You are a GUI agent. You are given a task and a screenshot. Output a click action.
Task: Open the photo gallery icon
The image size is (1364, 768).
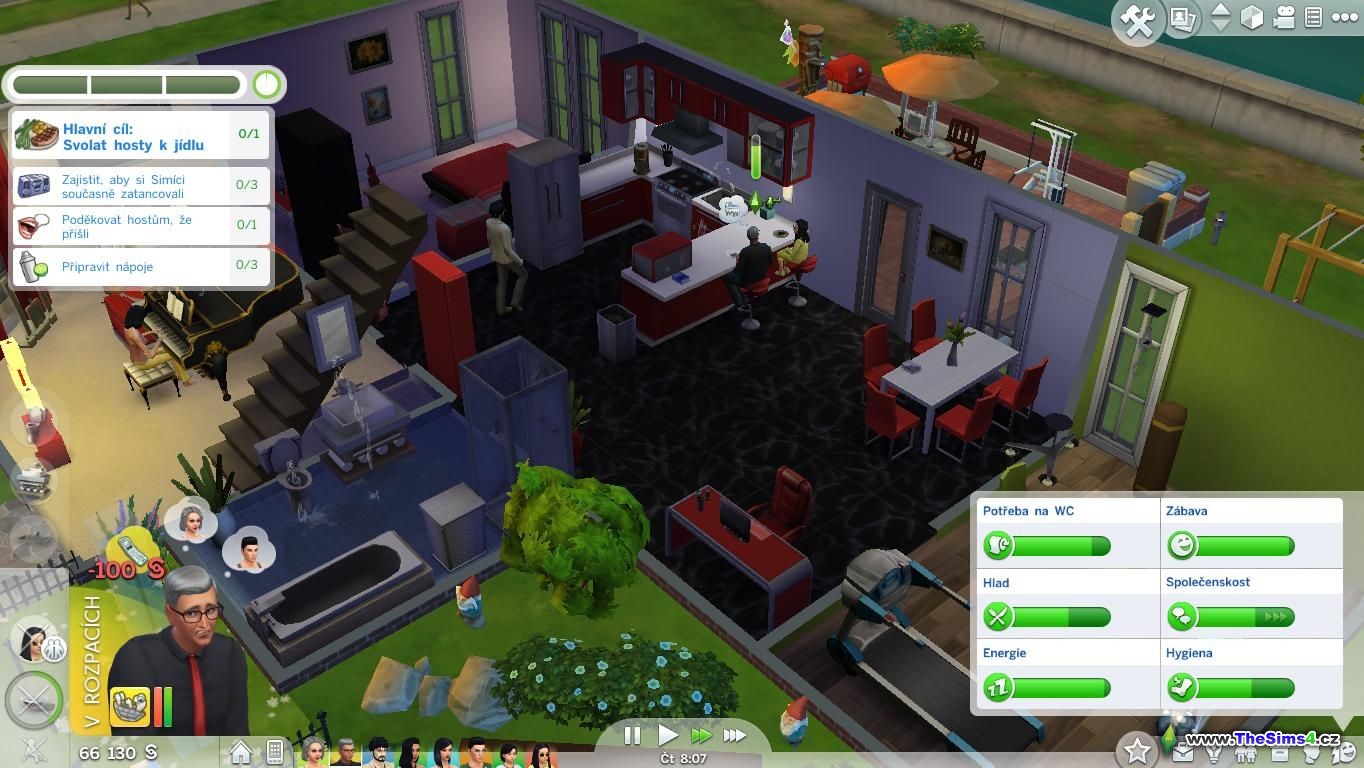coord(1183,19)
